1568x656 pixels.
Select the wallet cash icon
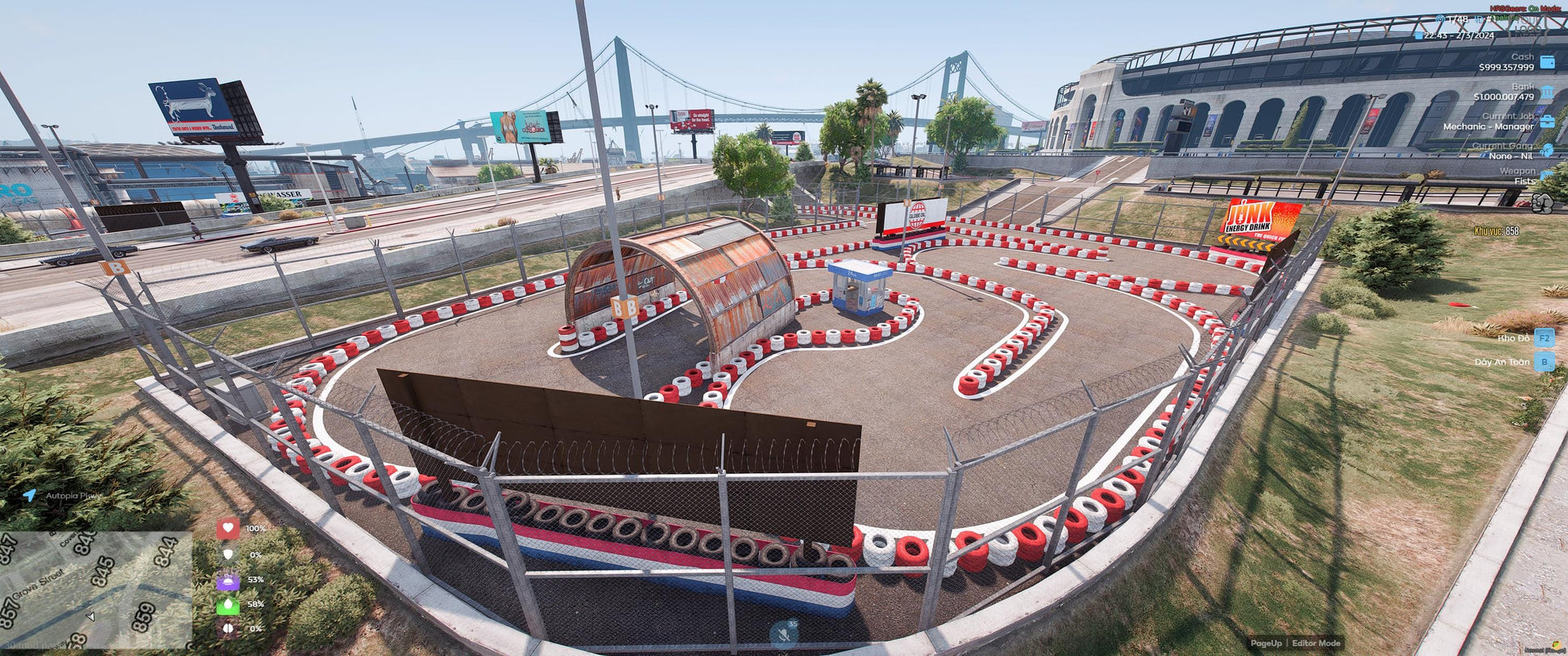tap(1547, 62)
